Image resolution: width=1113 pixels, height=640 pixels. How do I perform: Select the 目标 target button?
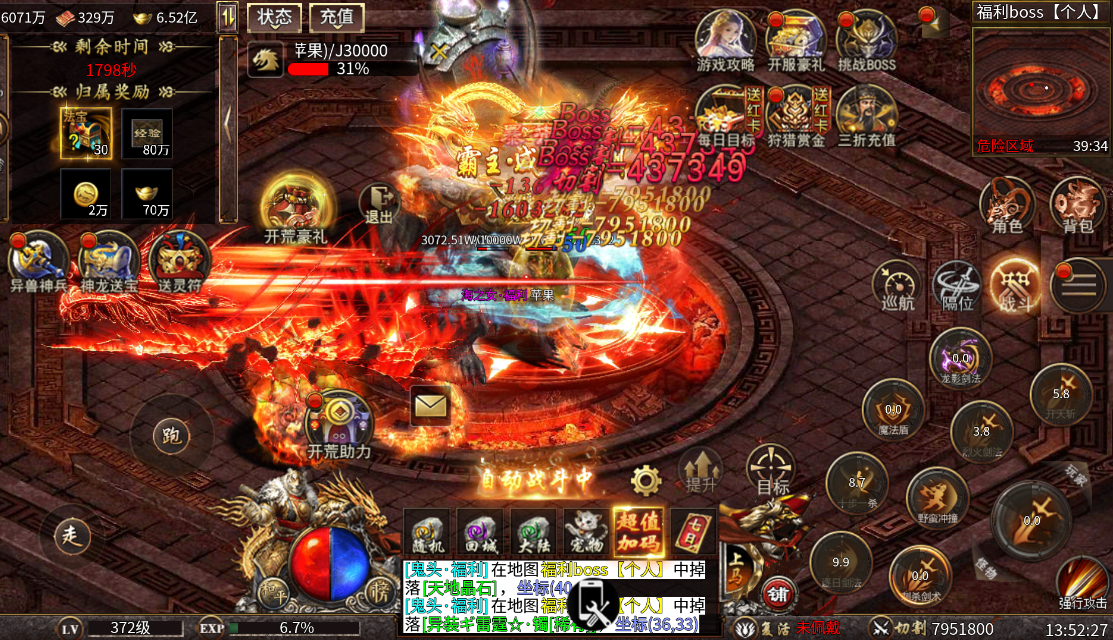772,470
